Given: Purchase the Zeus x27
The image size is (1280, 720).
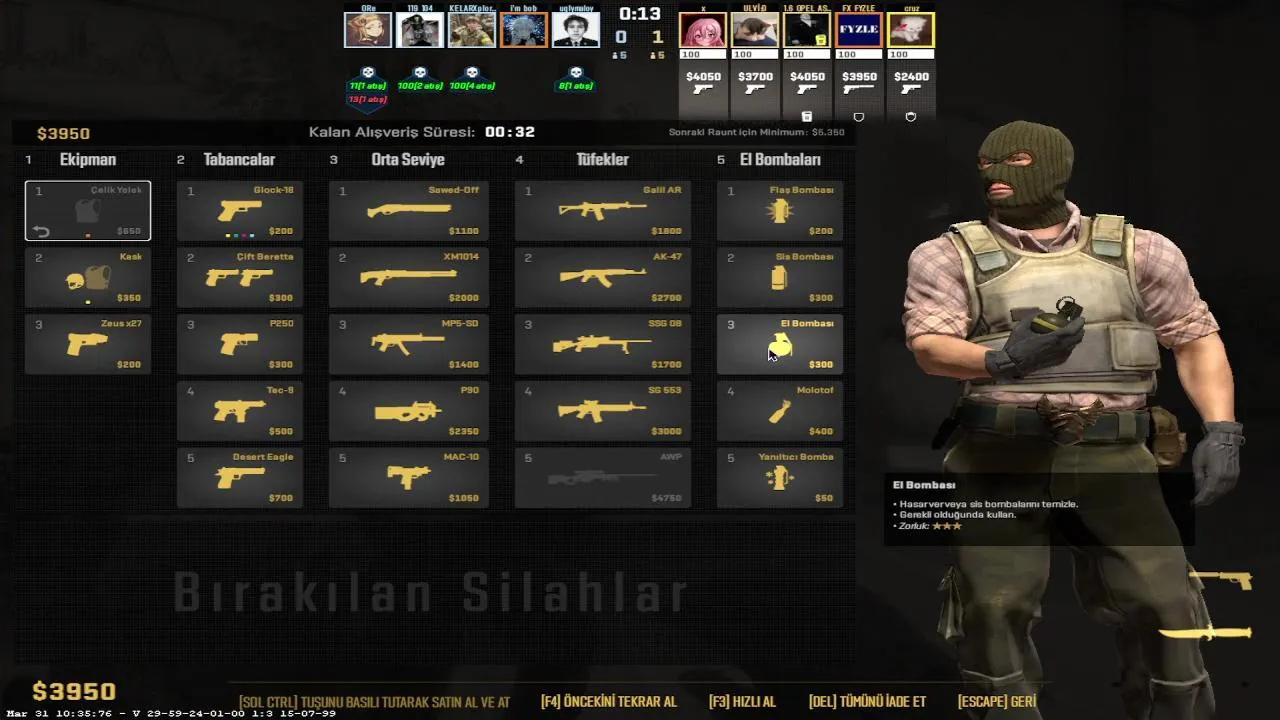Looking at the screenshot, I should pyautogui.click(x=87, y=344).
